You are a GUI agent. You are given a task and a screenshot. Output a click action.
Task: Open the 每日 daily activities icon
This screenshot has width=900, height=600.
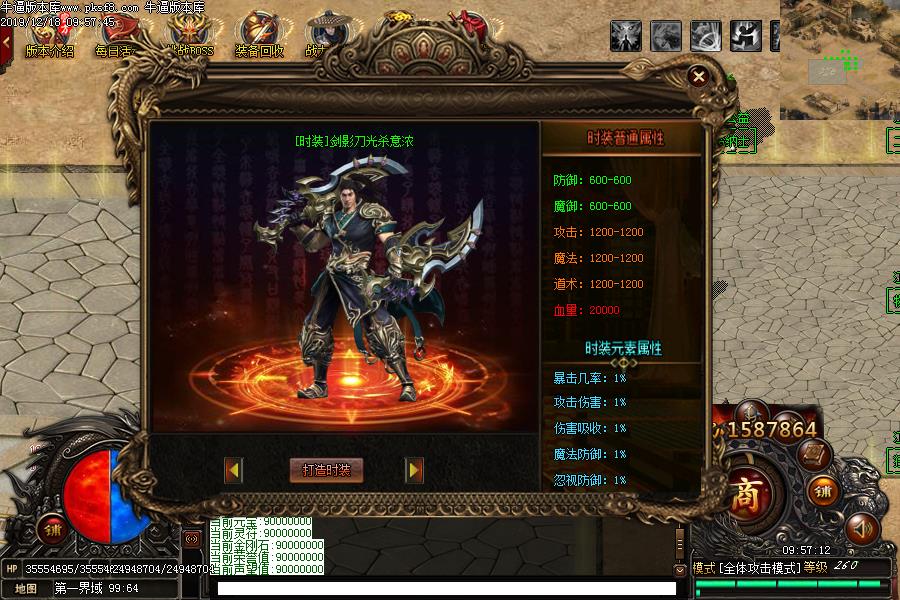click(x=114, y=36)
